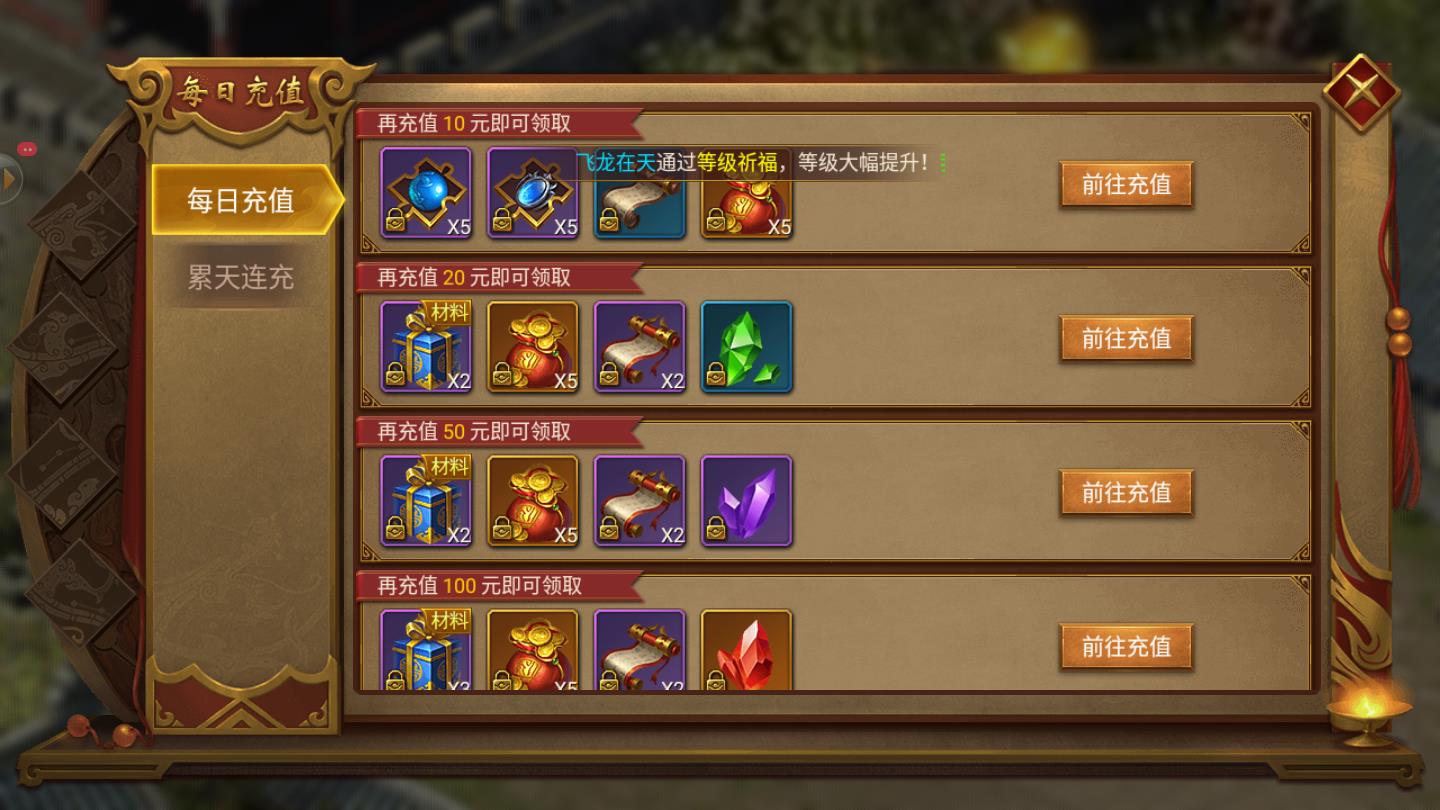Expand the side panel arrow on the left edge

pyautogui.click(x=10, y=178)
